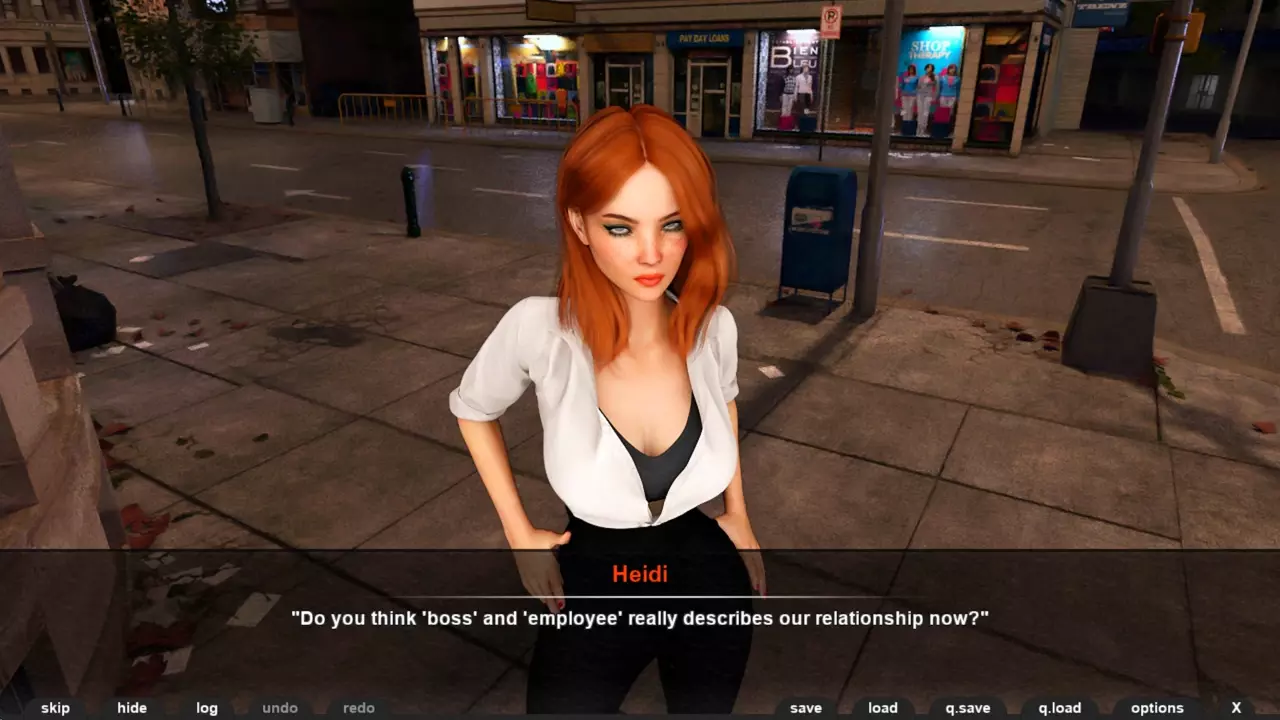
Task: Quick load with q.load
Action: 1060,708
